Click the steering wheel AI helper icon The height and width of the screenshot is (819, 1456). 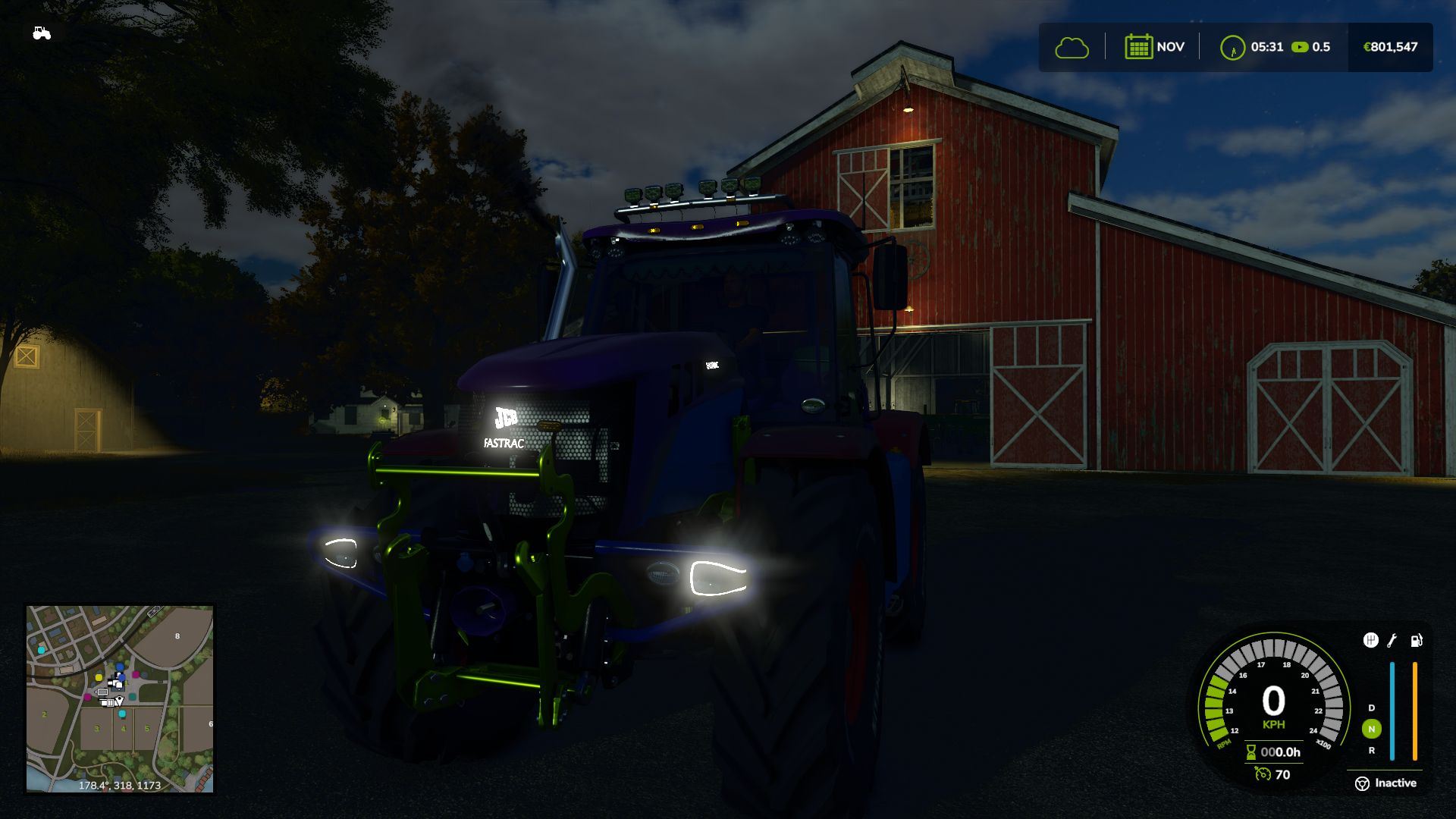1363,783
